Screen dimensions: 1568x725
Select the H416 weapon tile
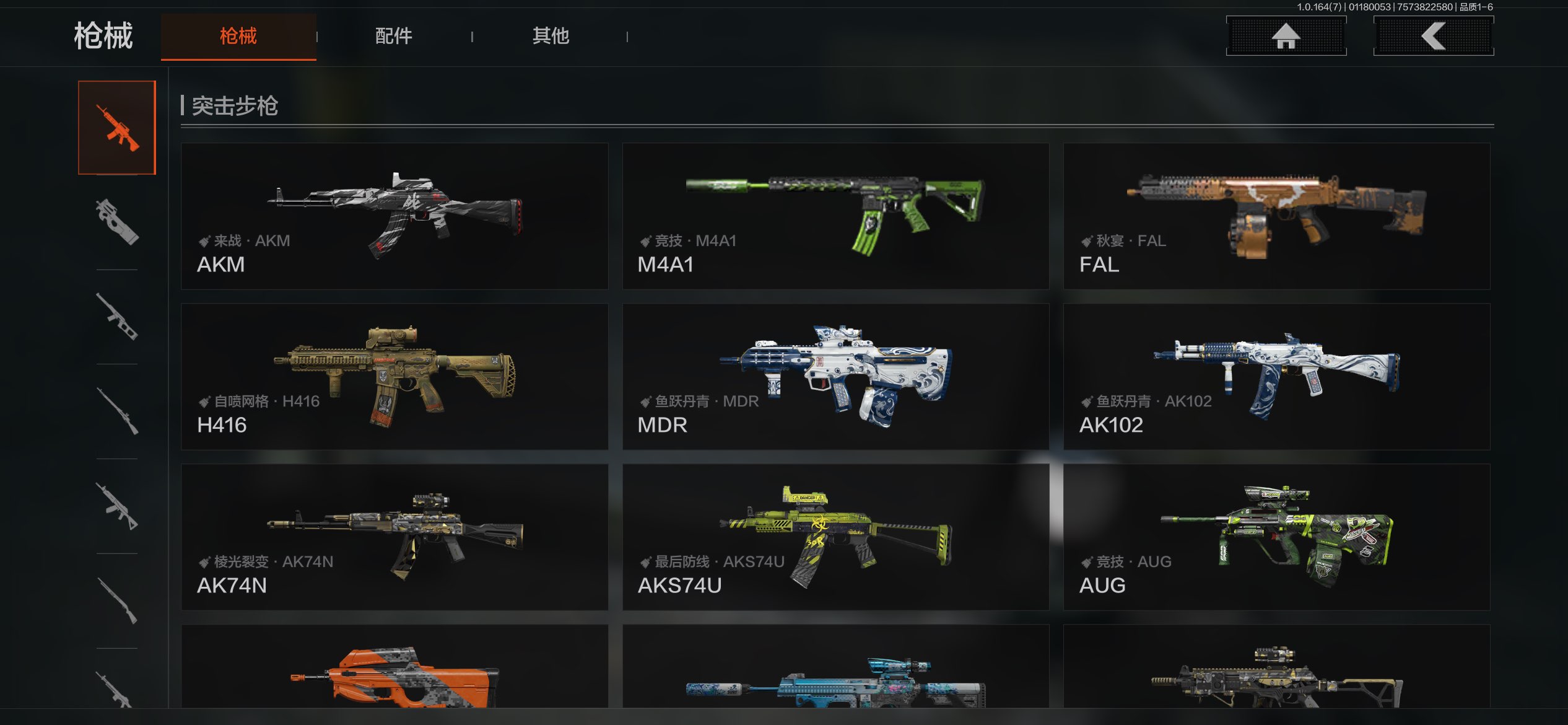(394, 377)
